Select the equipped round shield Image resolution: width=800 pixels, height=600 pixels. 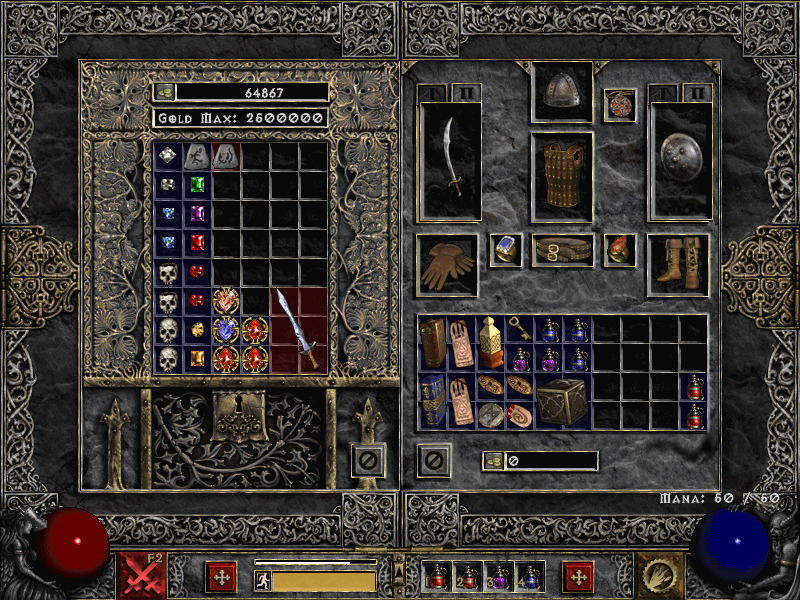(x=678, y=160)
